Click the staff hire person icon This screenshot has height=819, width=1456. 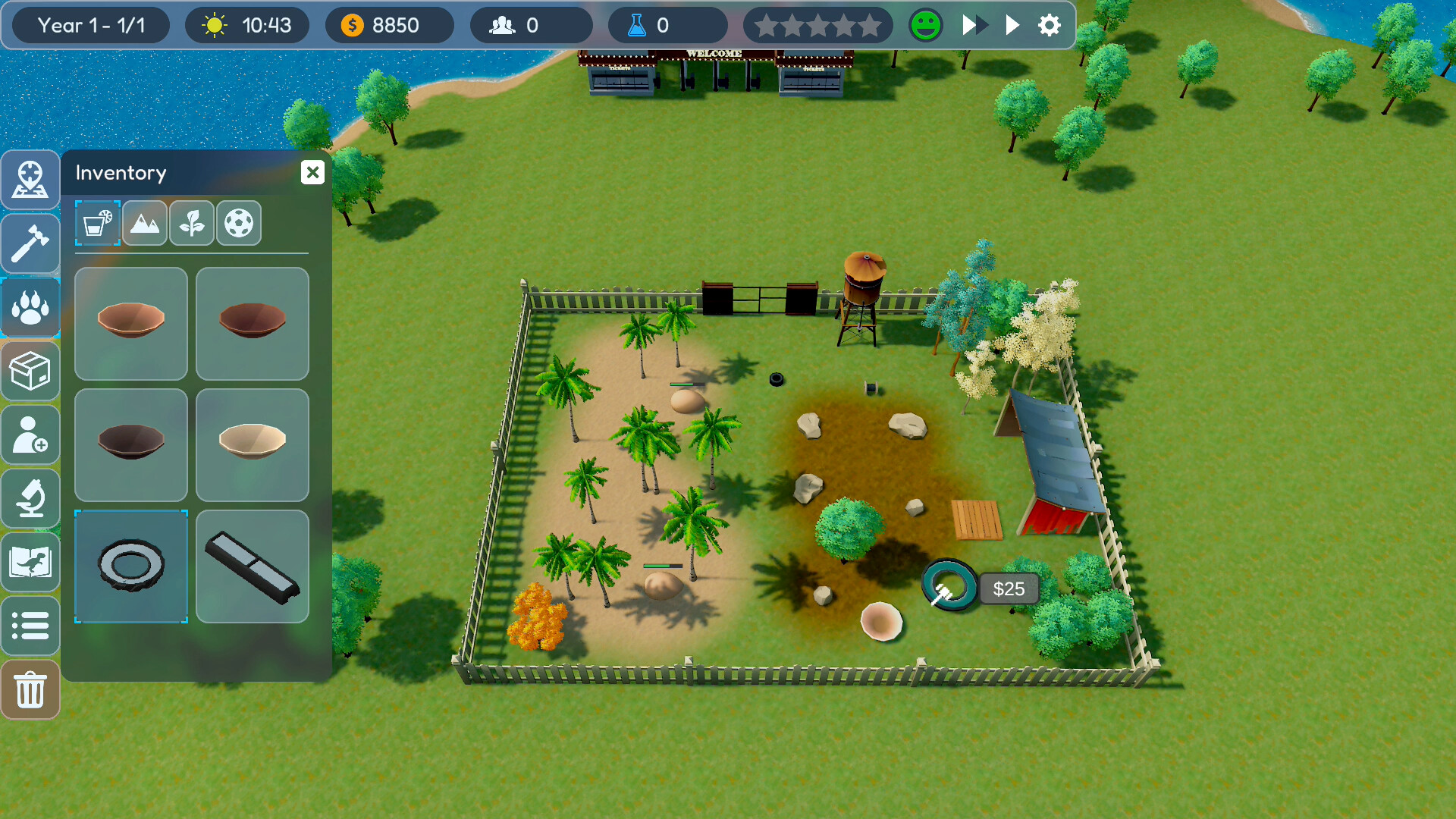click(x=30, y=435)
